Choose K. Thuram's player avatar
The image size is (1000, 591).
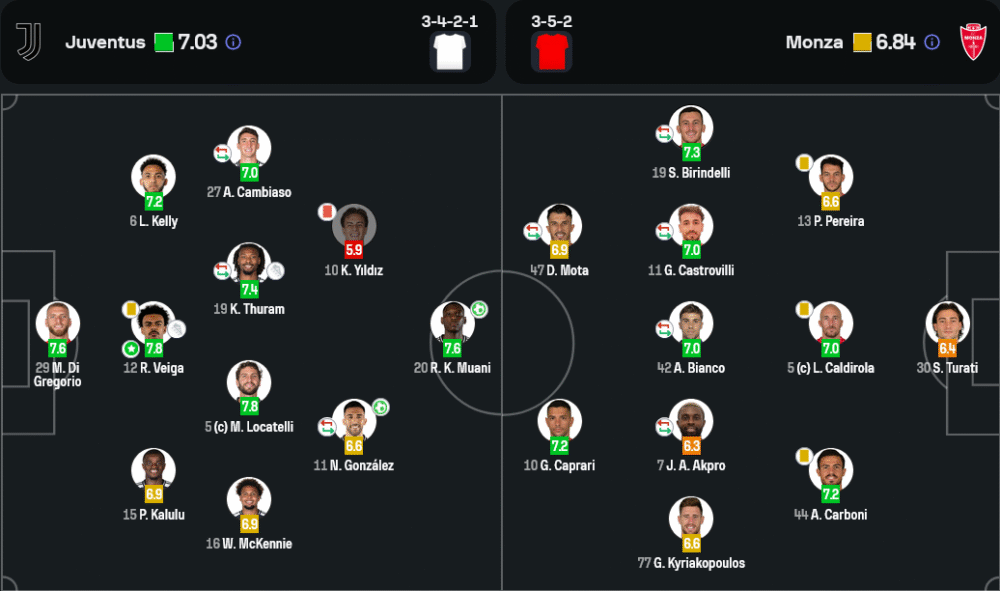[x=249, y=264]
